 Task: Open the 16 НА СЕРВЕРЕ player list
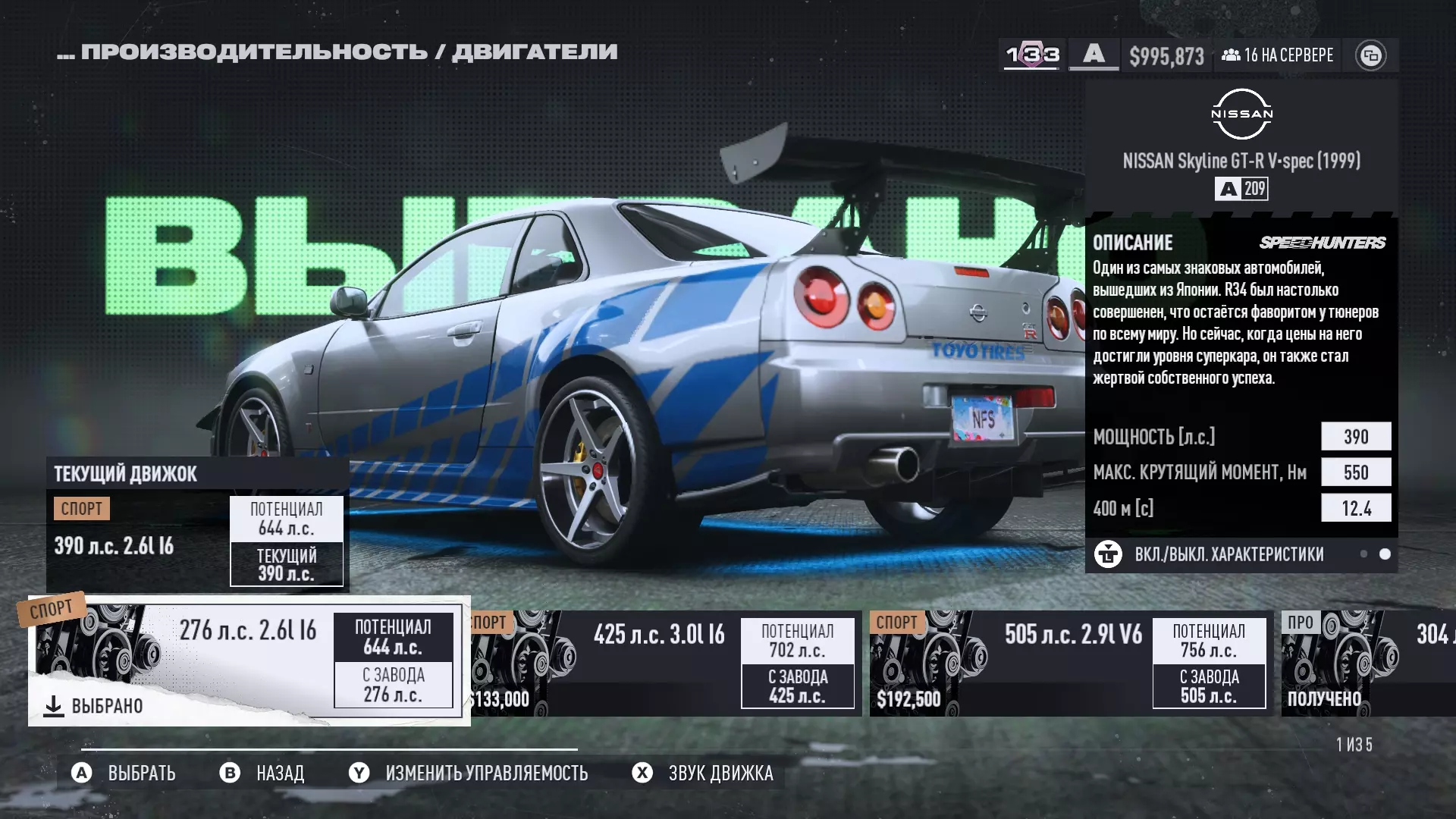point(1278,55)
